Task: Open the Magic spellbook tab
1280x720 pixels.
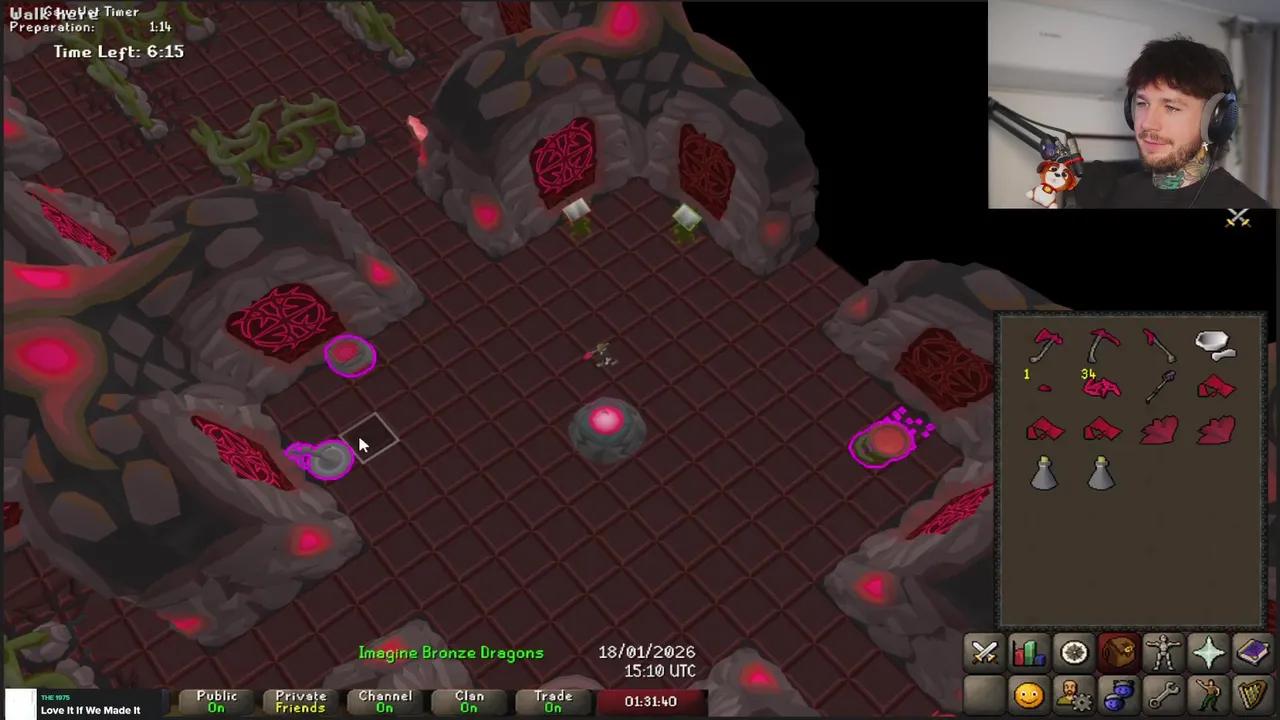Action: [x=1253, y=653]
